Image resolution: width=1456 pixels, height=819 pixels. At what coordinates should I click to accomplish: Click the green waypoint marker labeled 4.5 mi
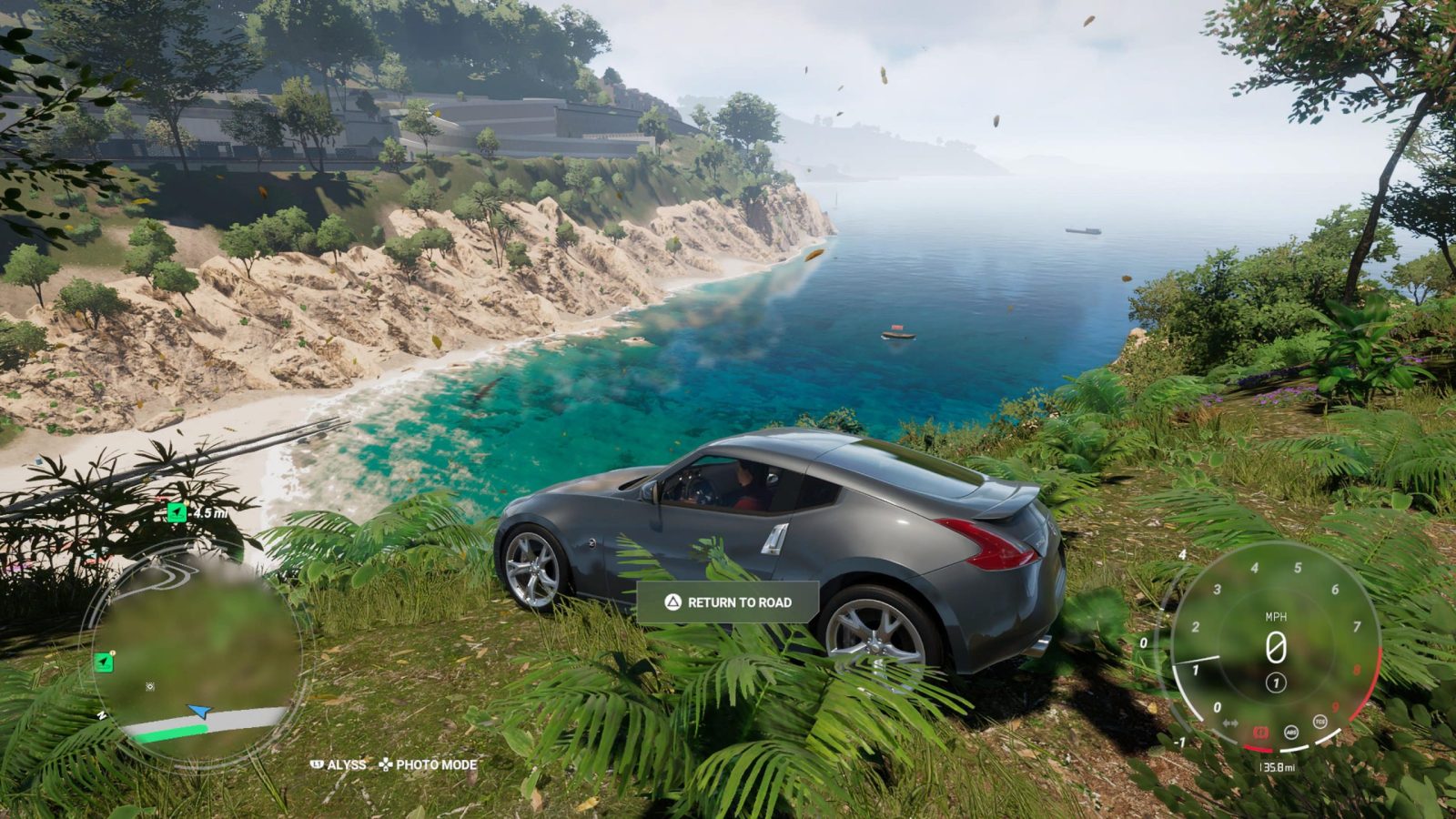177,512
